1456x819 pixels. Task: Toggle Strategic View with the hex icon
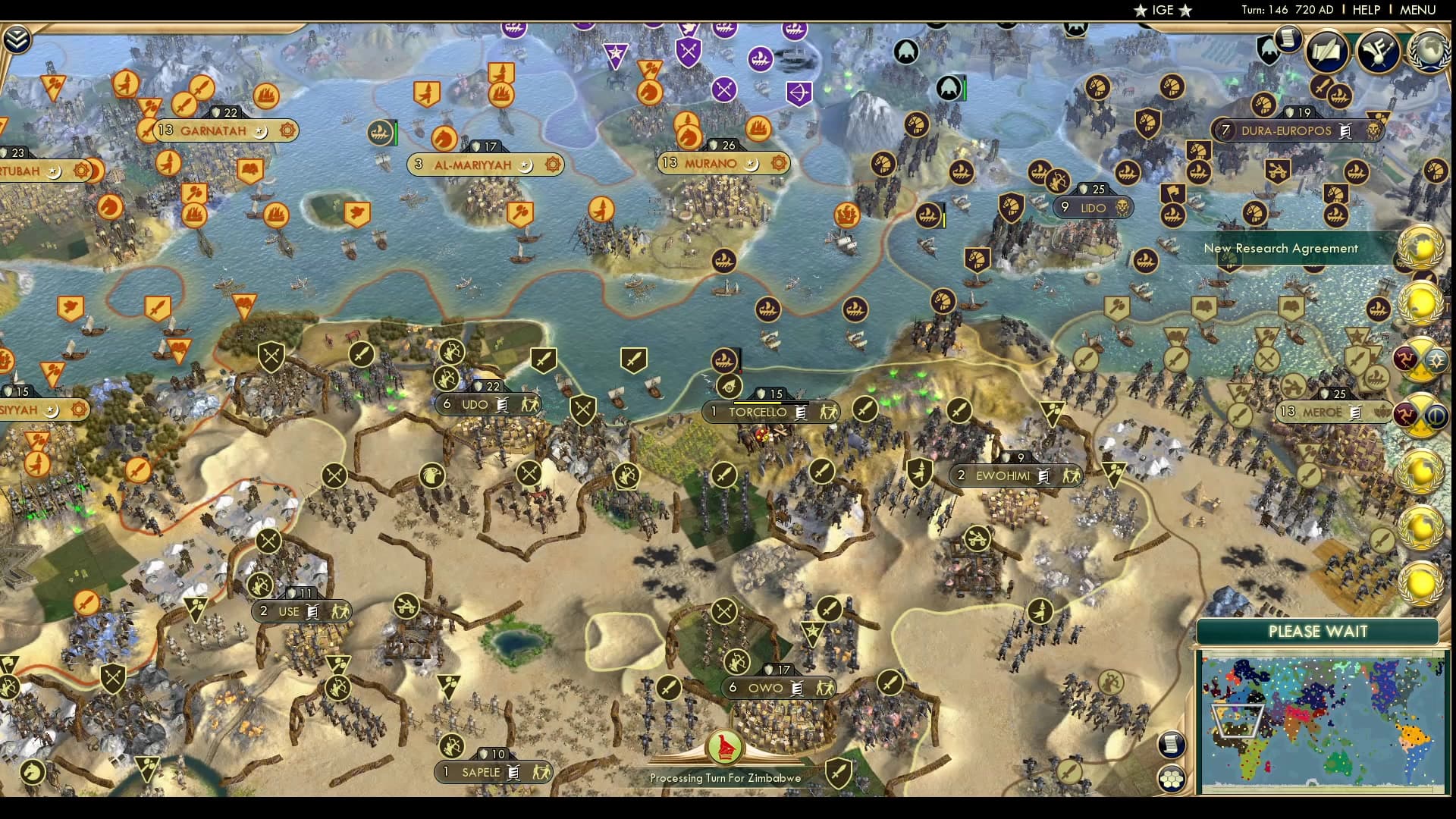click(x=1172, y=778)
